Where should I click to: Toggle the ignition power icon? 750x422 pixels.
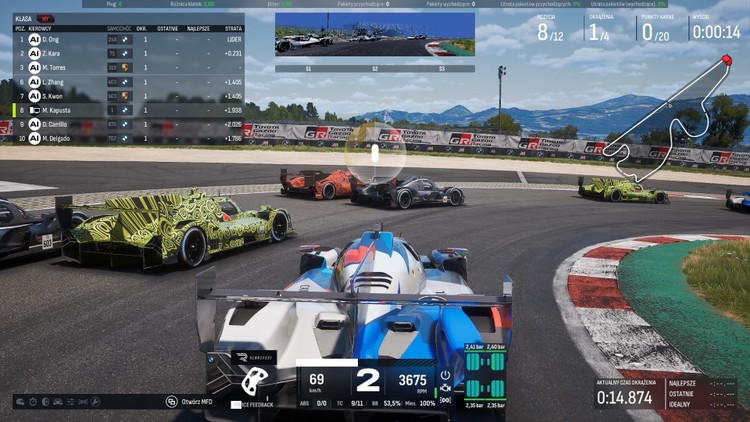pyautogui.click(x=445, y=374)
